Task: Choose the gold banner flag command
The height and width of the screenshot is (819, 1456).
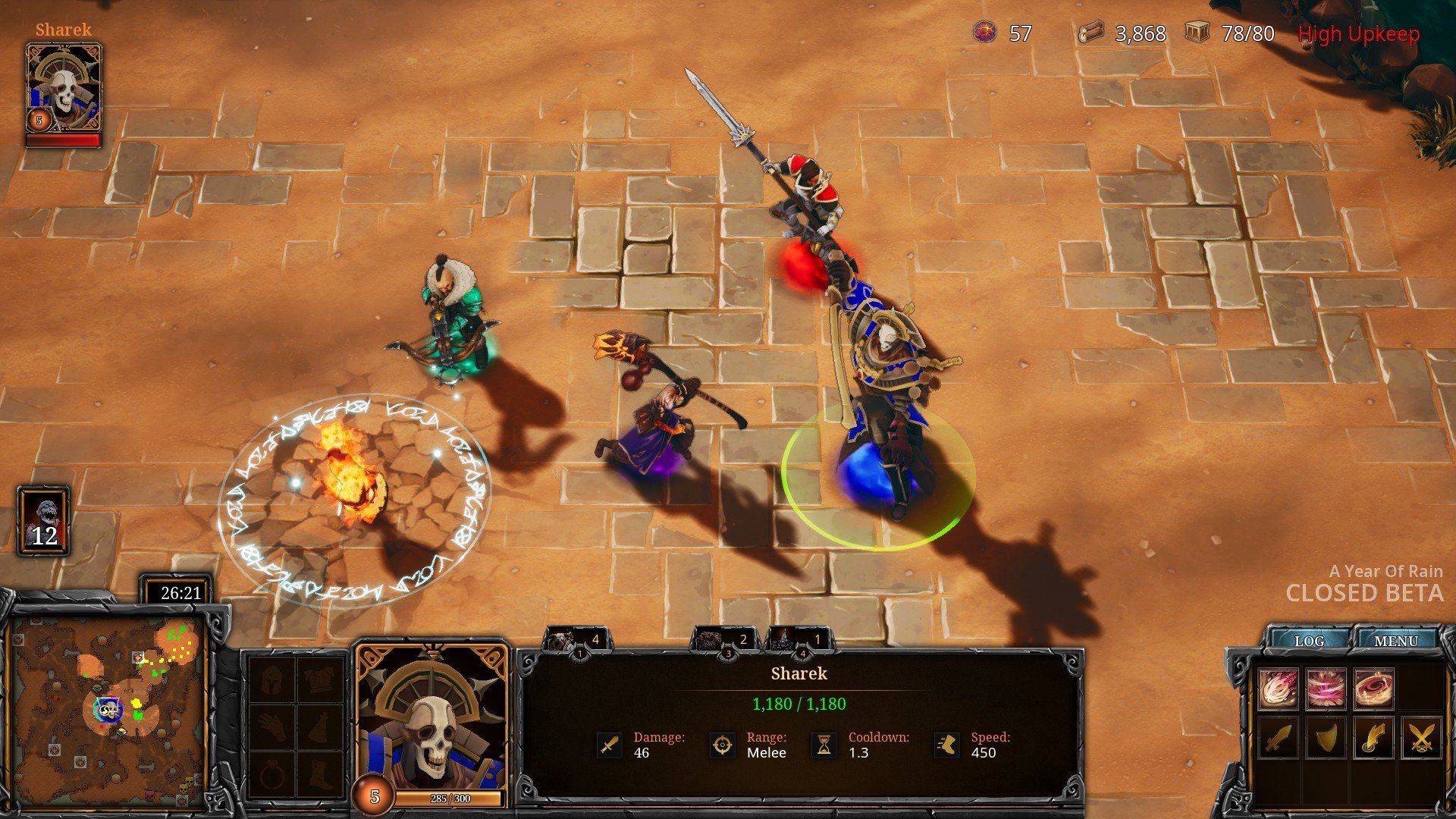Action: 1373,737
